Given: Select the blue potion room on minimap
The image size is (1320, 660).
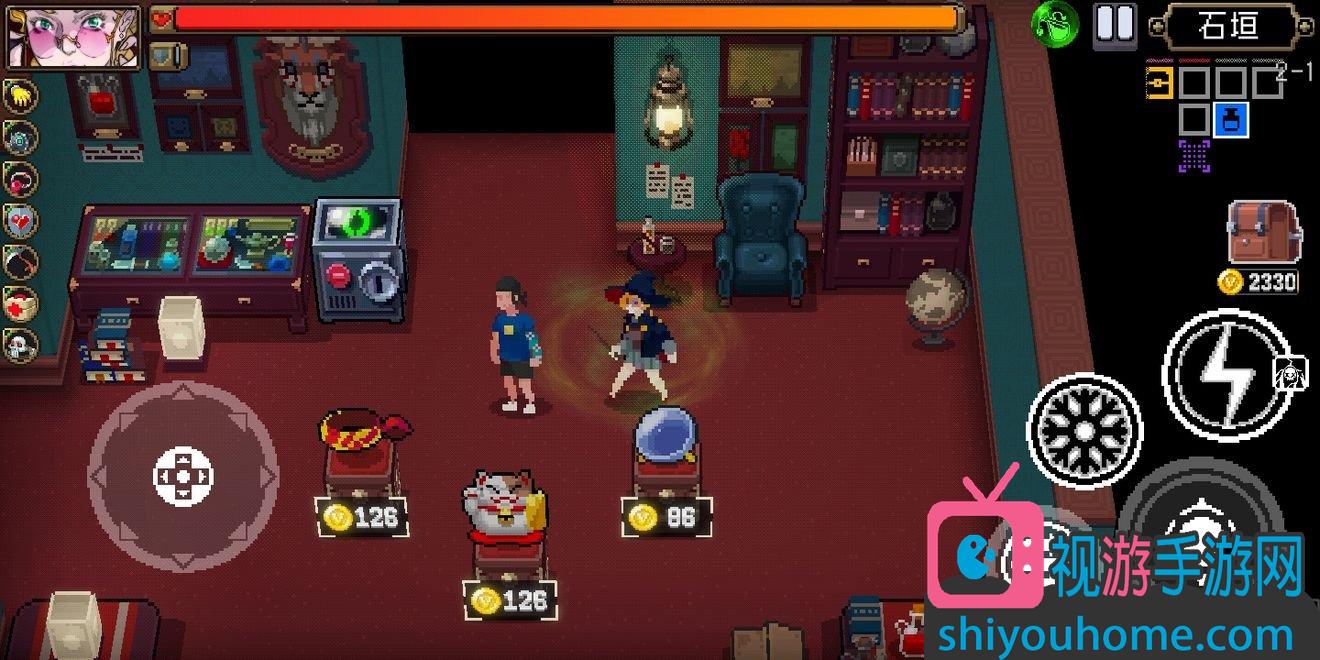Looking at the screenshot, I should tap(1230, 120).
